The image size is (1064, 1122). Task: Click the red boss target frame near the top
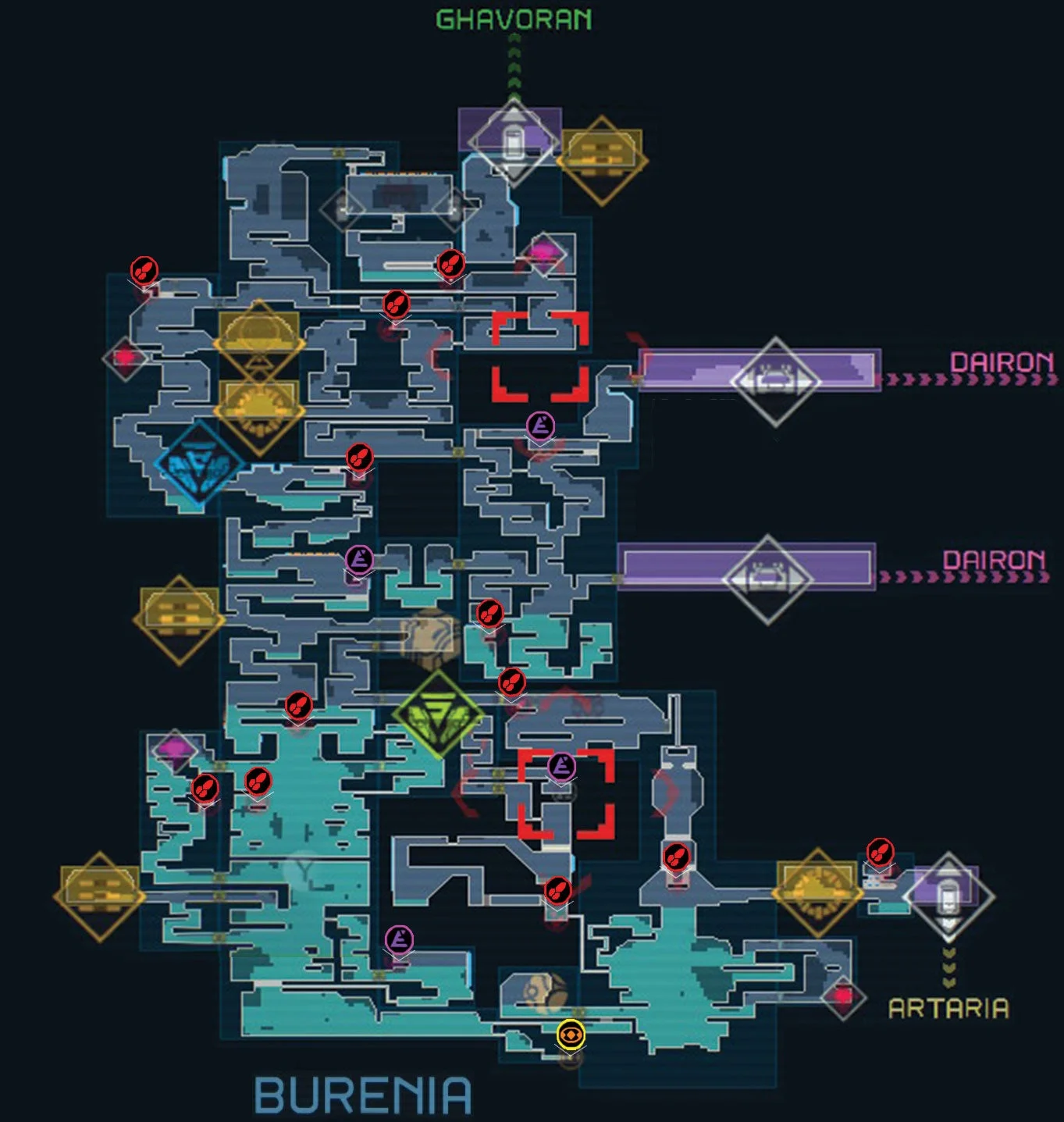coord(539,355)
